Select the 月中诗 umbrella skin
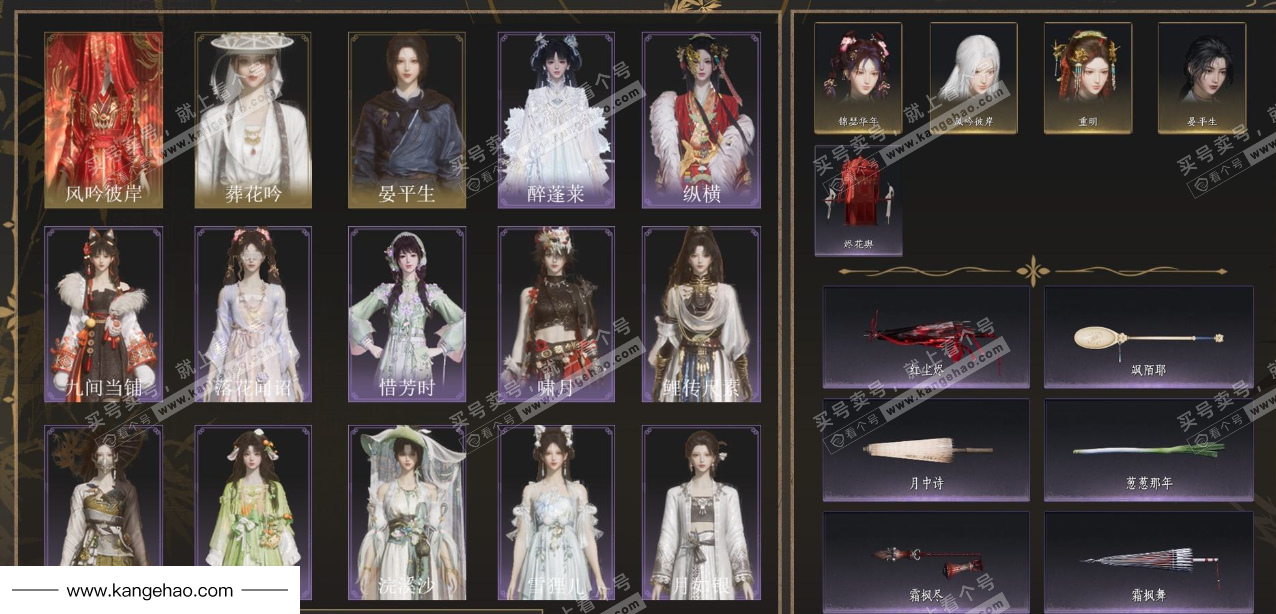Screen dimensions: 1276x614 [x=925, y=450]
